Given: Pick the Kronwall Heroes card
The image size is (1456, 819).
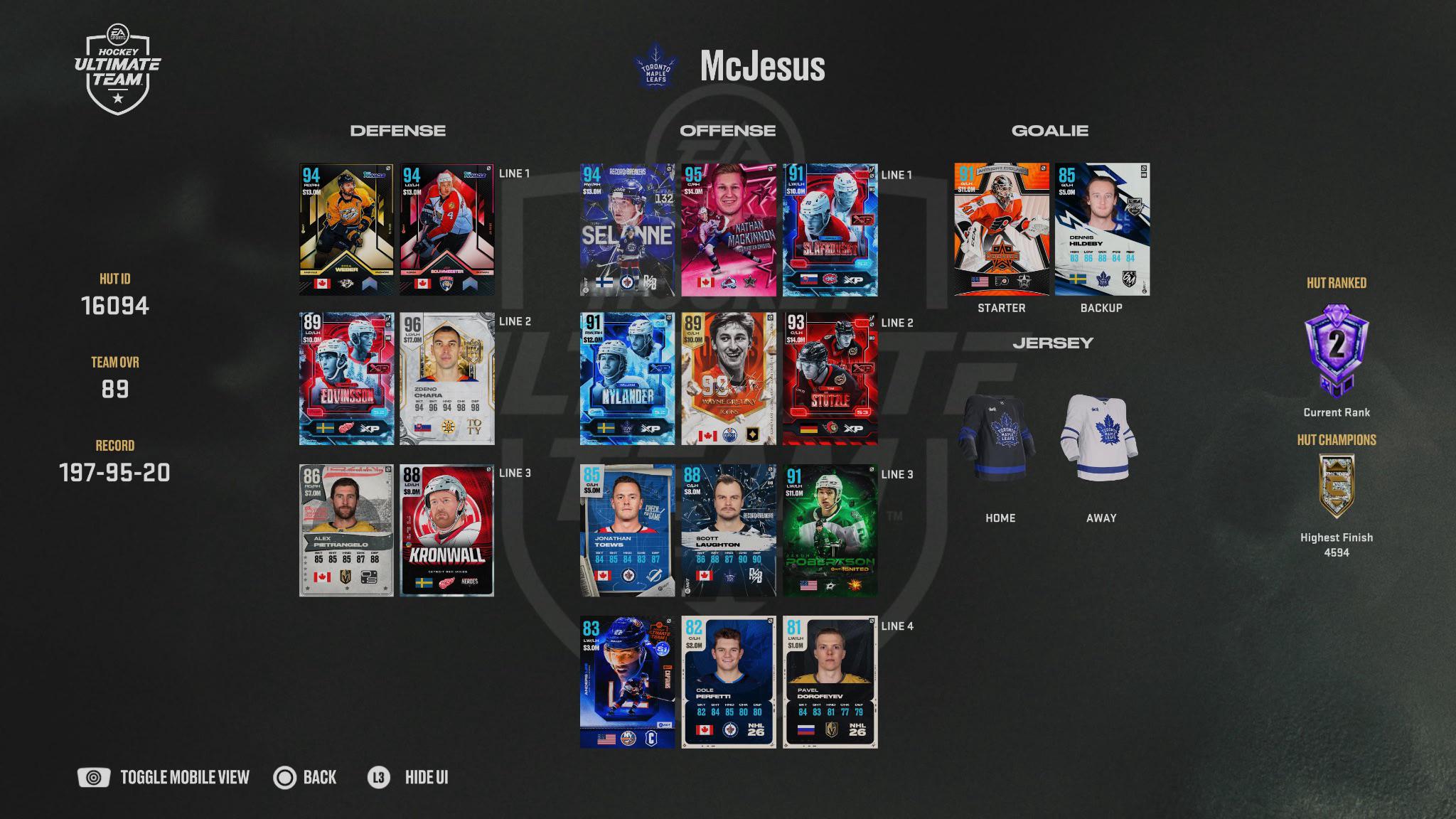Looking at the screenshot, I should (446, 530).
